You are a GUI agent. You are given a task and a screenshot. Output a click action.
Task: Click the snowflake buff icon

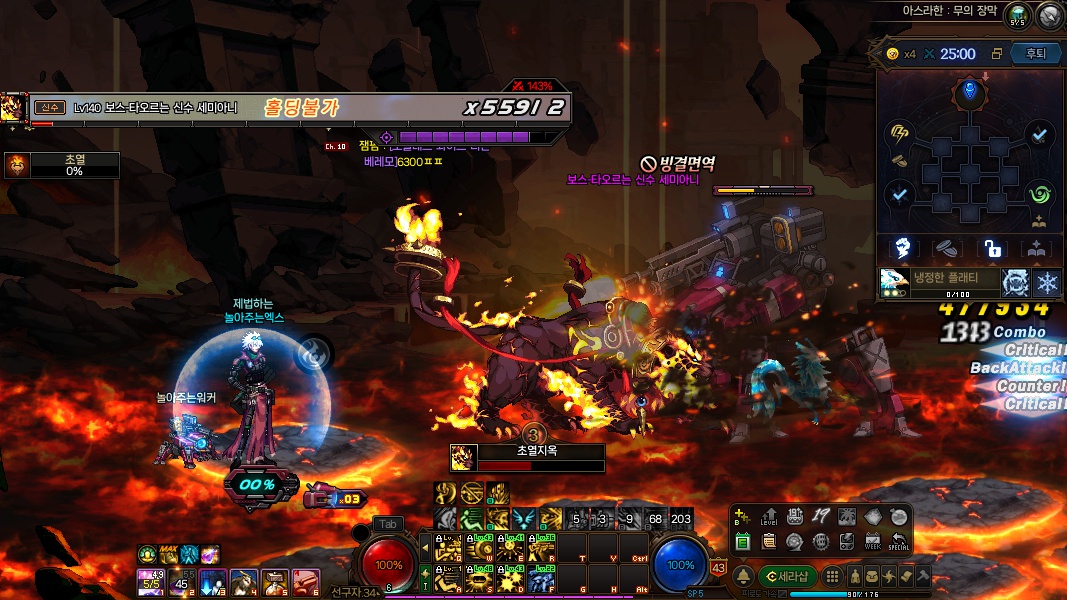[1047, 282]
